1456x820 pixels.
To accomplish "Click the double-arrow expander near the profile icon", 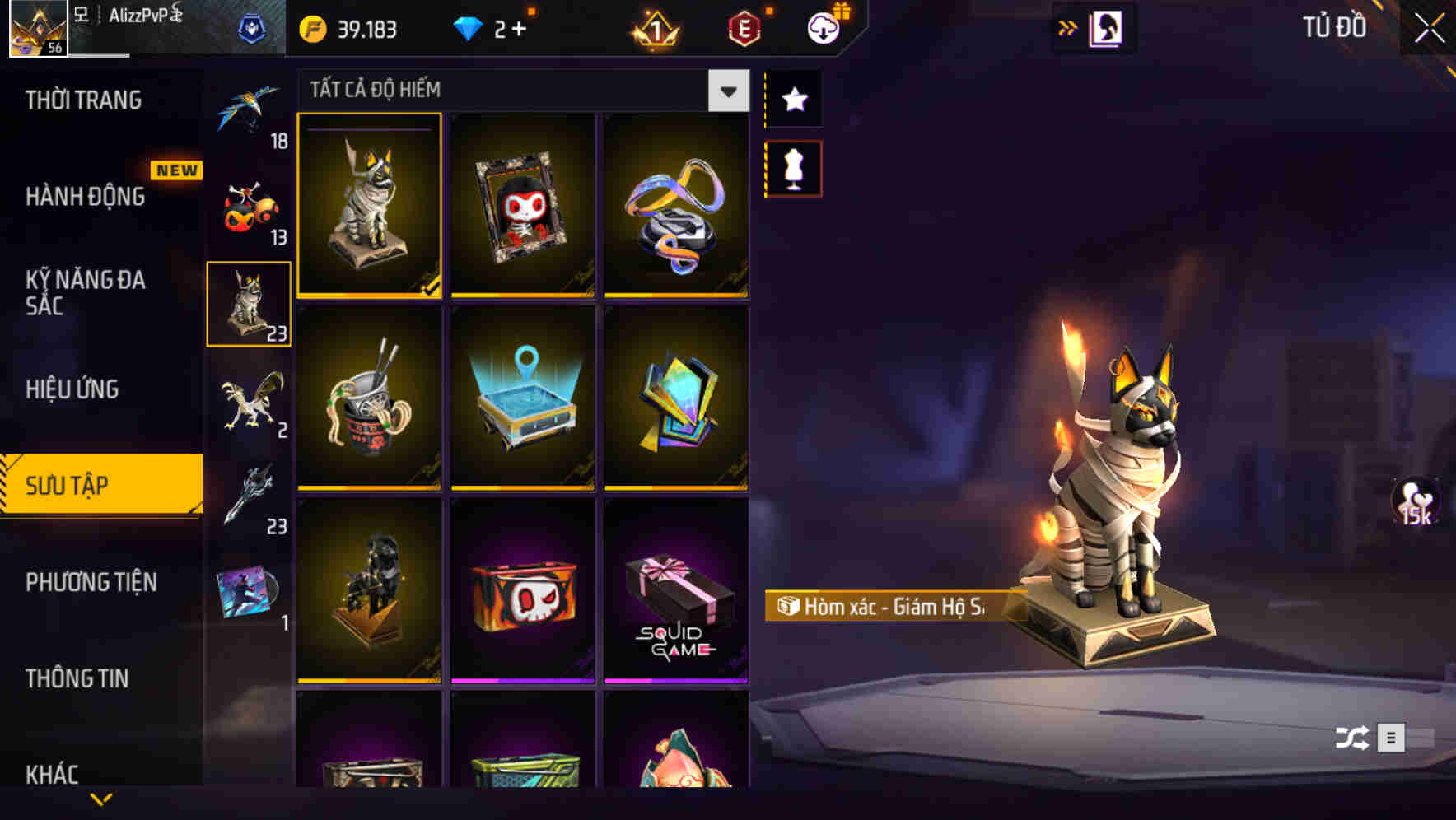I will [1068, 26].
